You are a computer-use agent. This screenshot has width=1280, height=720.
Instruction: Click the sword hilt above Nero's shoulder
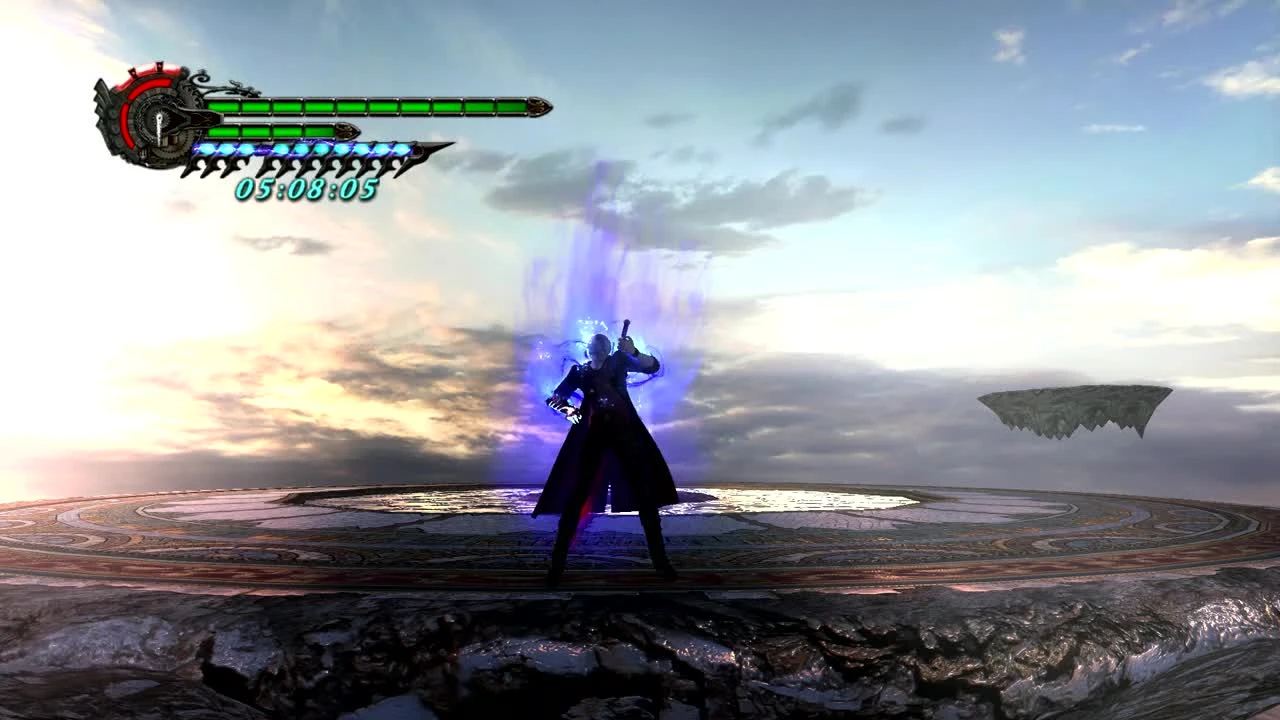coord(625,330)
